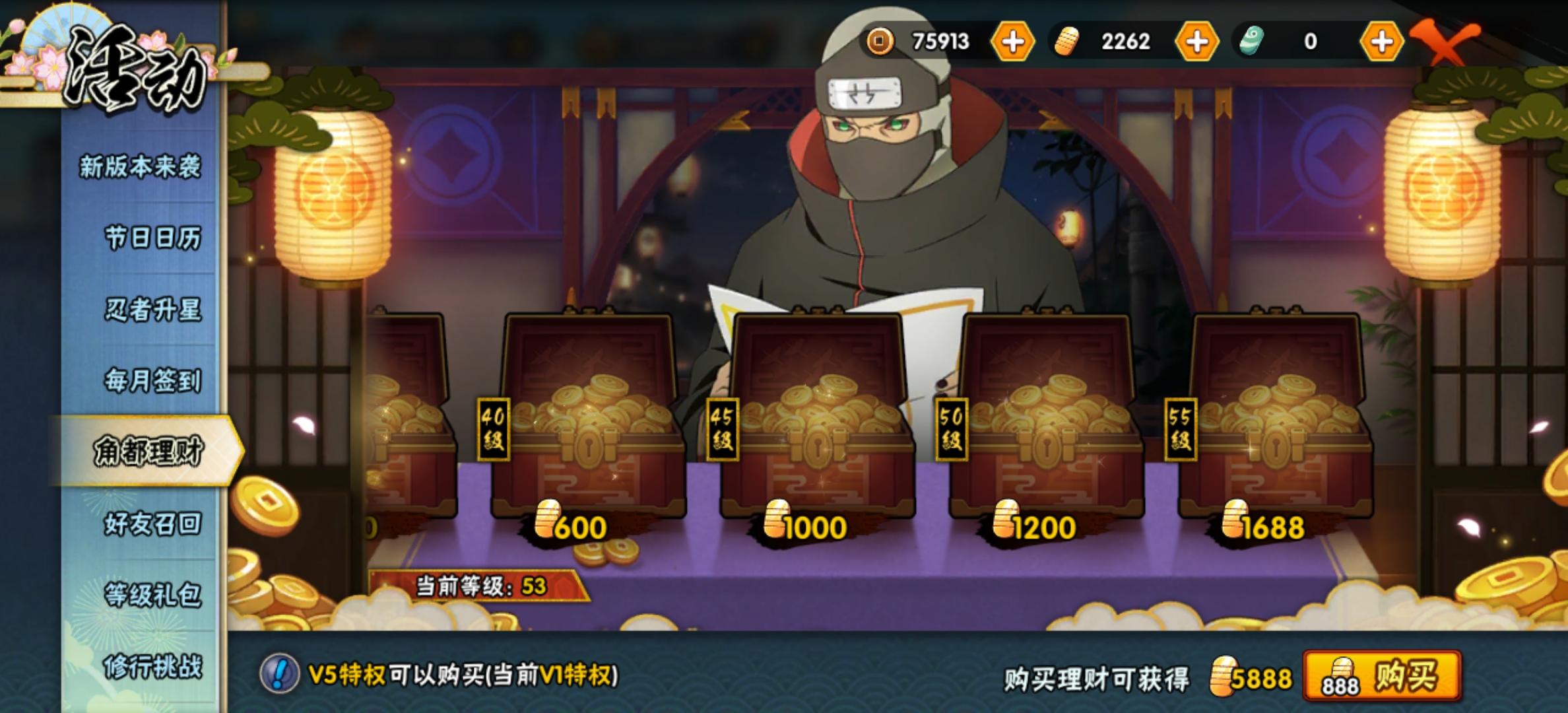Click the gold coin currency icon
The height and width of the screenshot is (713, 1568).
click(880, 42)
